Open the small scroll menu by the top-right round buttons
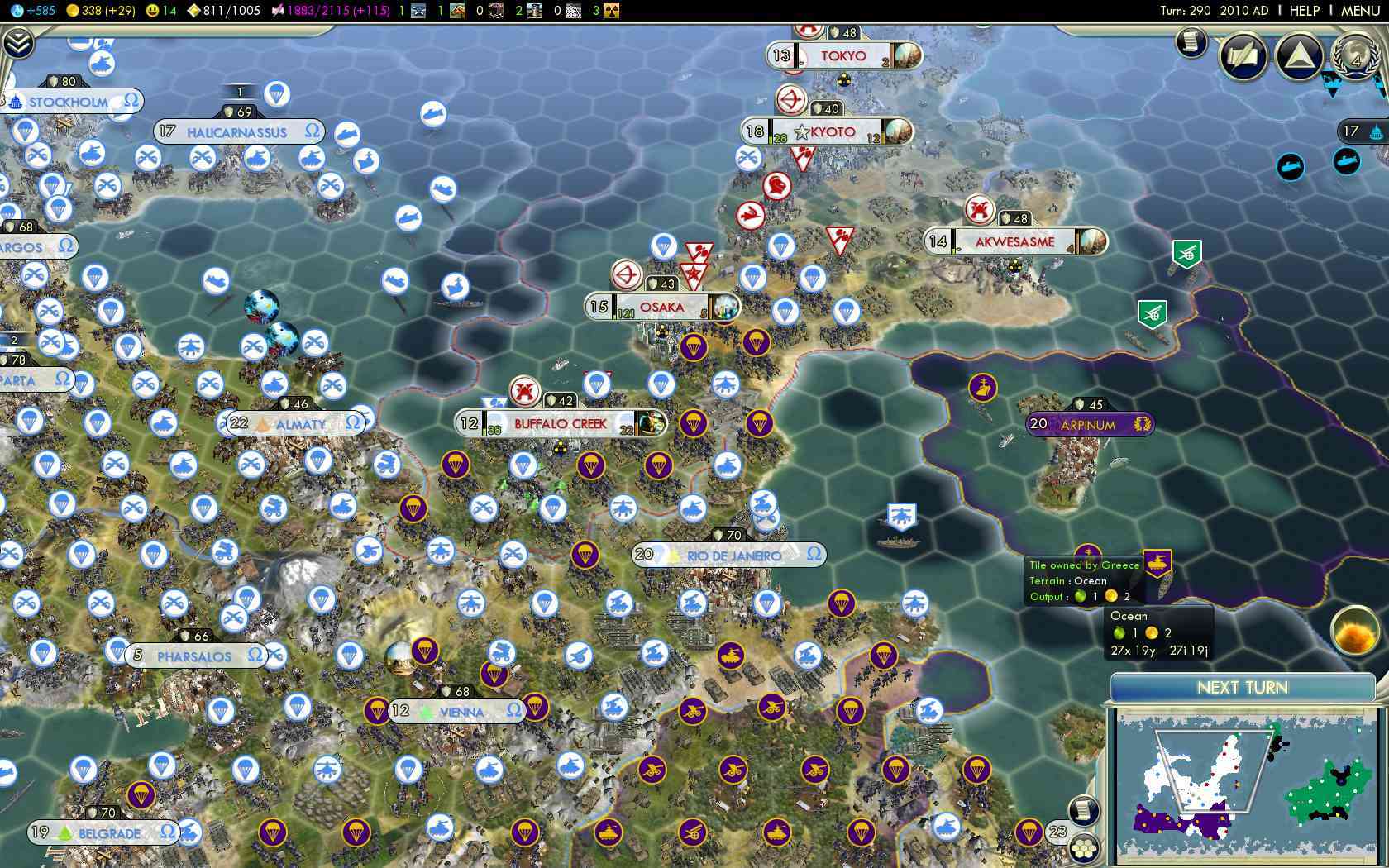The width and height of the screenshot is (1389, 868). [1191, 41]
